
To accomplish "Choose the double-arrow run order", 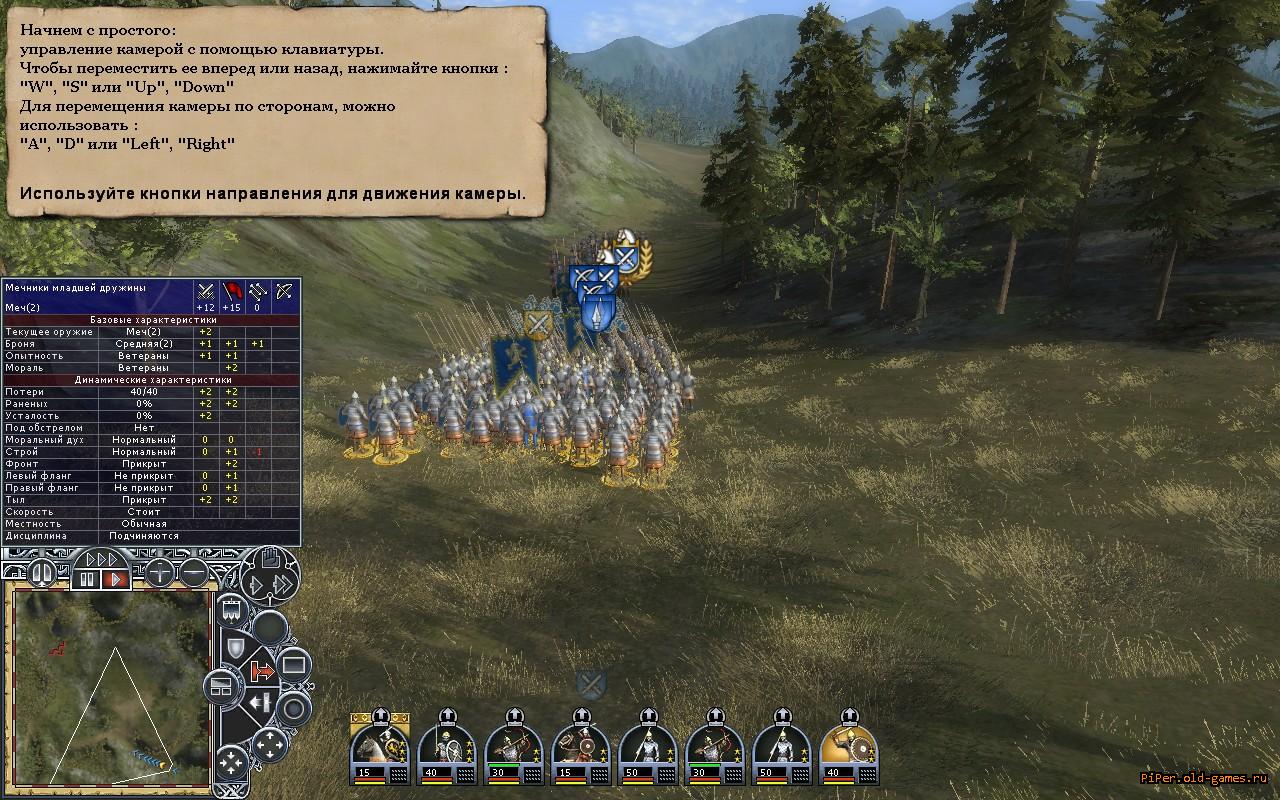I will pos(283,586).
